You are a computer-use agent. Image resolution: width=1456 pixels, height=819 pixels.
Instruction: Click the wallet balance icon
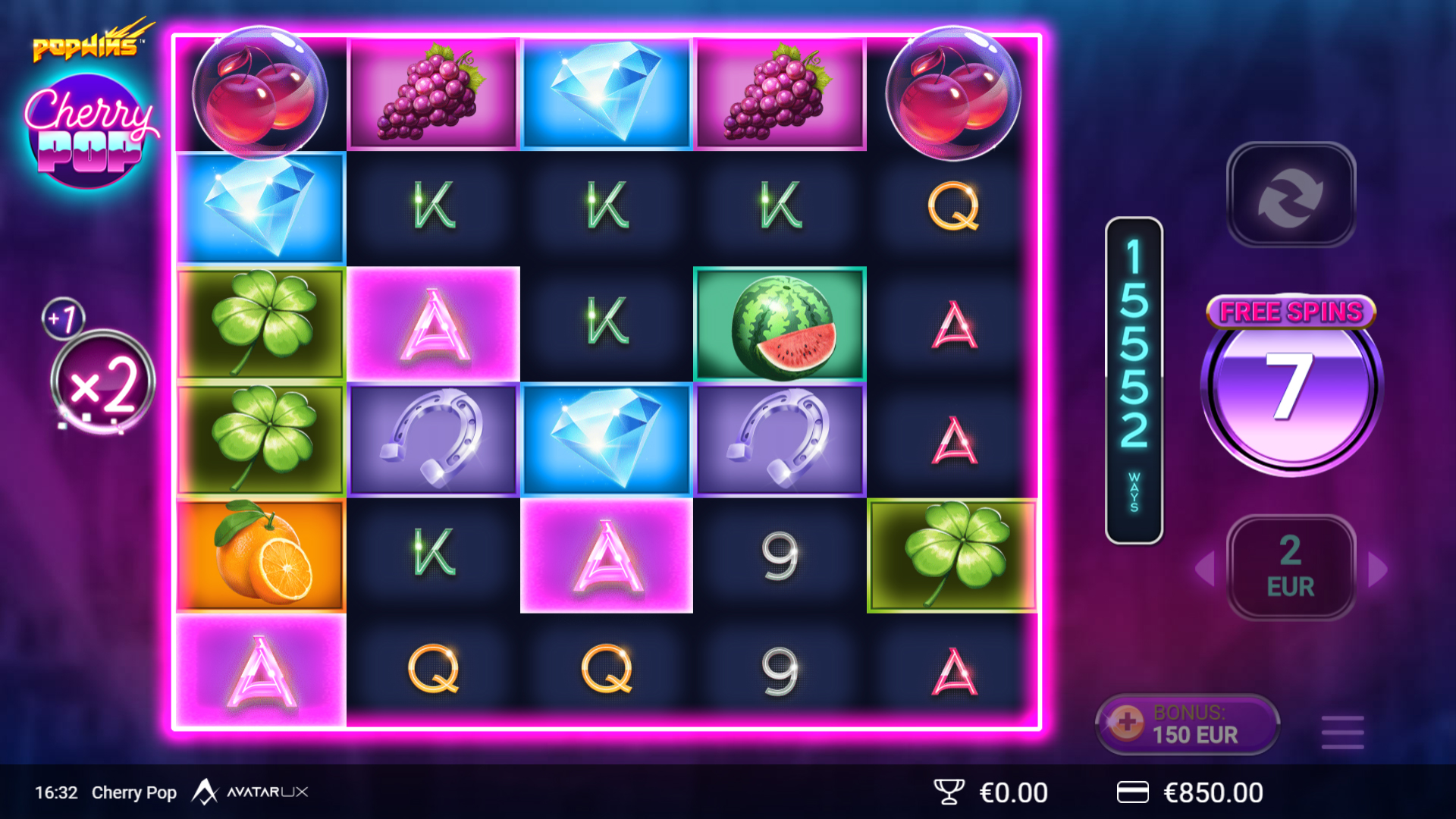pyautogui.click(x=1134, y=792)
